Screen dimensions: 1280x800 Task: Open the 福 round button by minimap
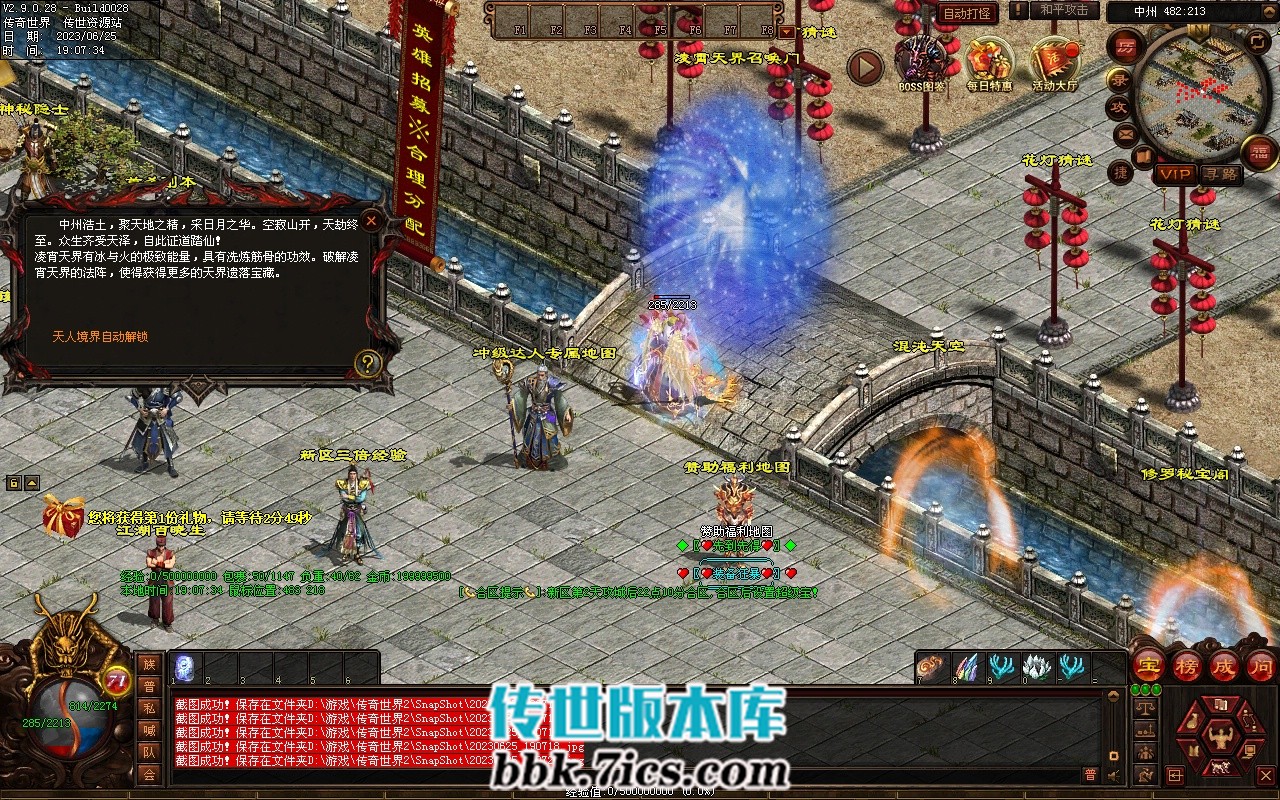point(1259,151)
